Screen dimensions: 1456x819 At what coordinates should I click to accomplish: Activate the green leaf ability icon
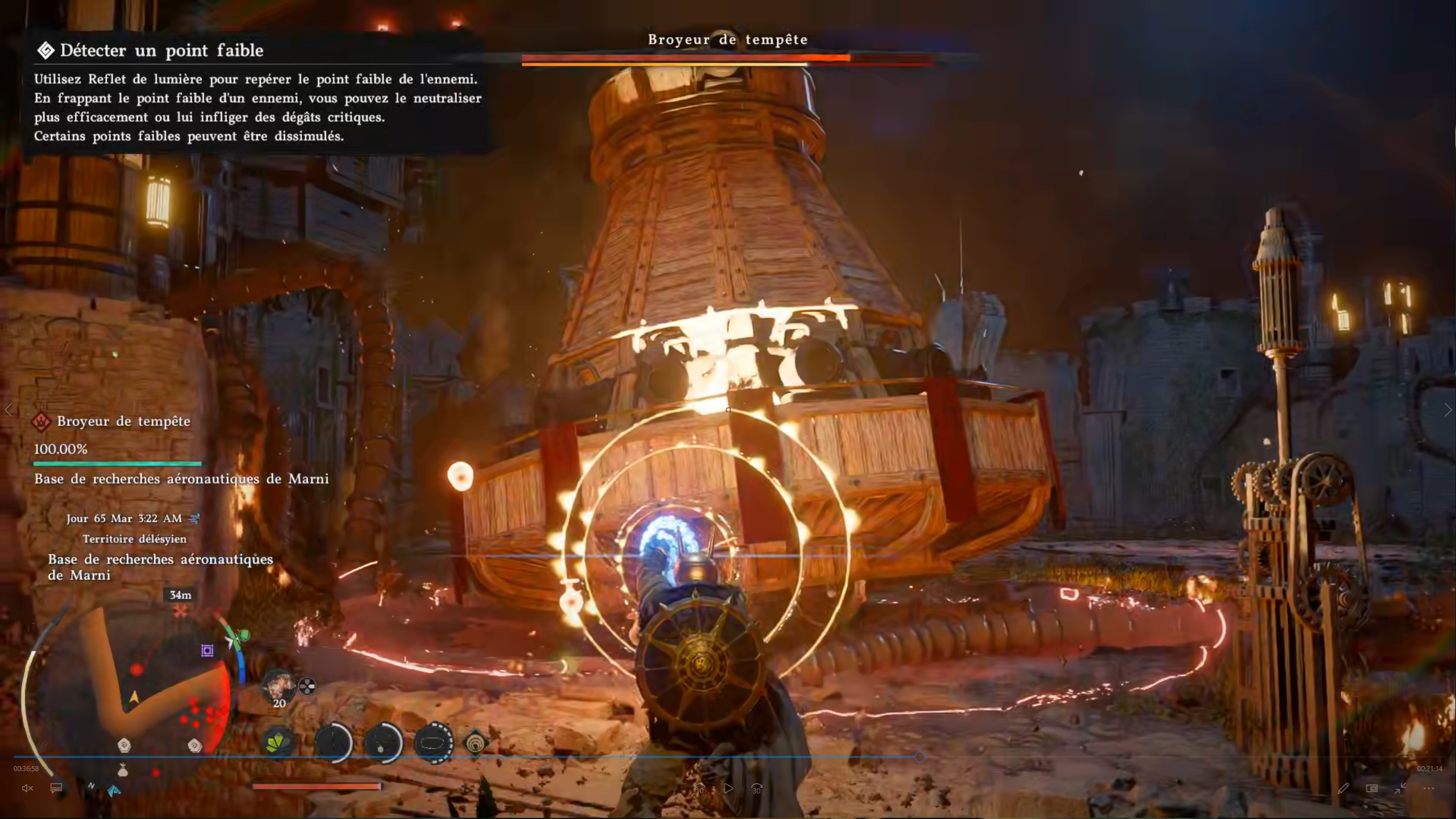[x=278, y=742]
